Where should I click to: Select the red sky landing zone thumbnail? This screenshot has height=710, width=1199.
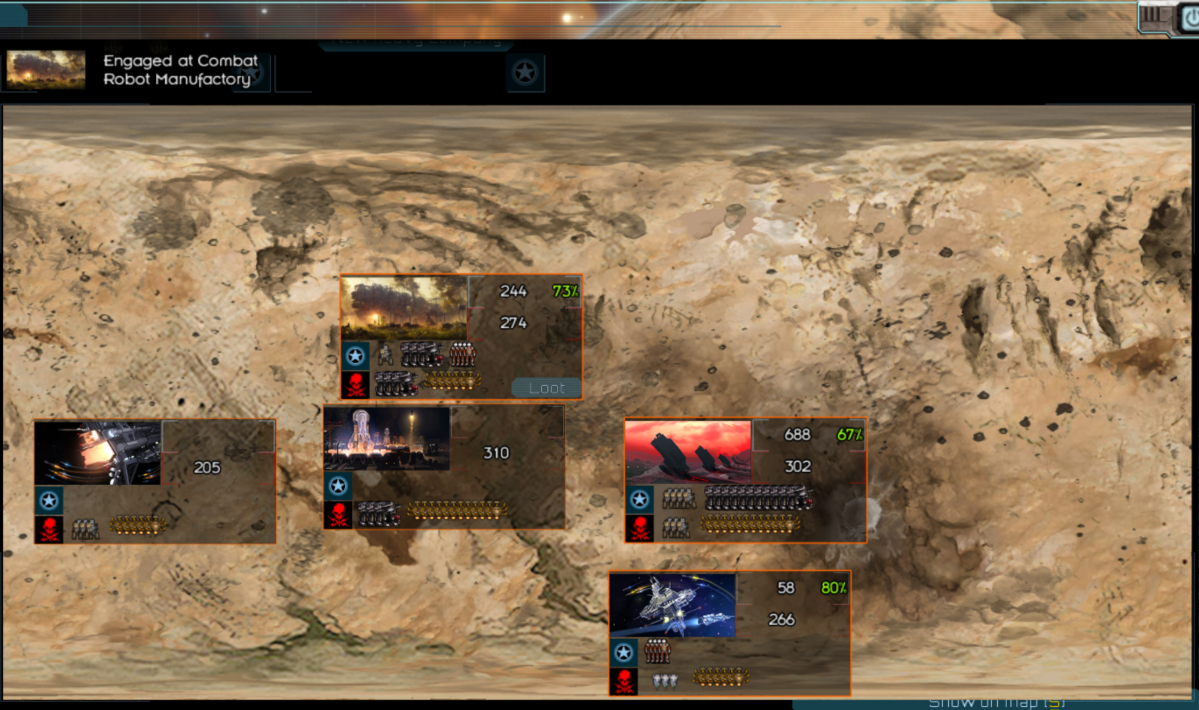pos(688,451)
